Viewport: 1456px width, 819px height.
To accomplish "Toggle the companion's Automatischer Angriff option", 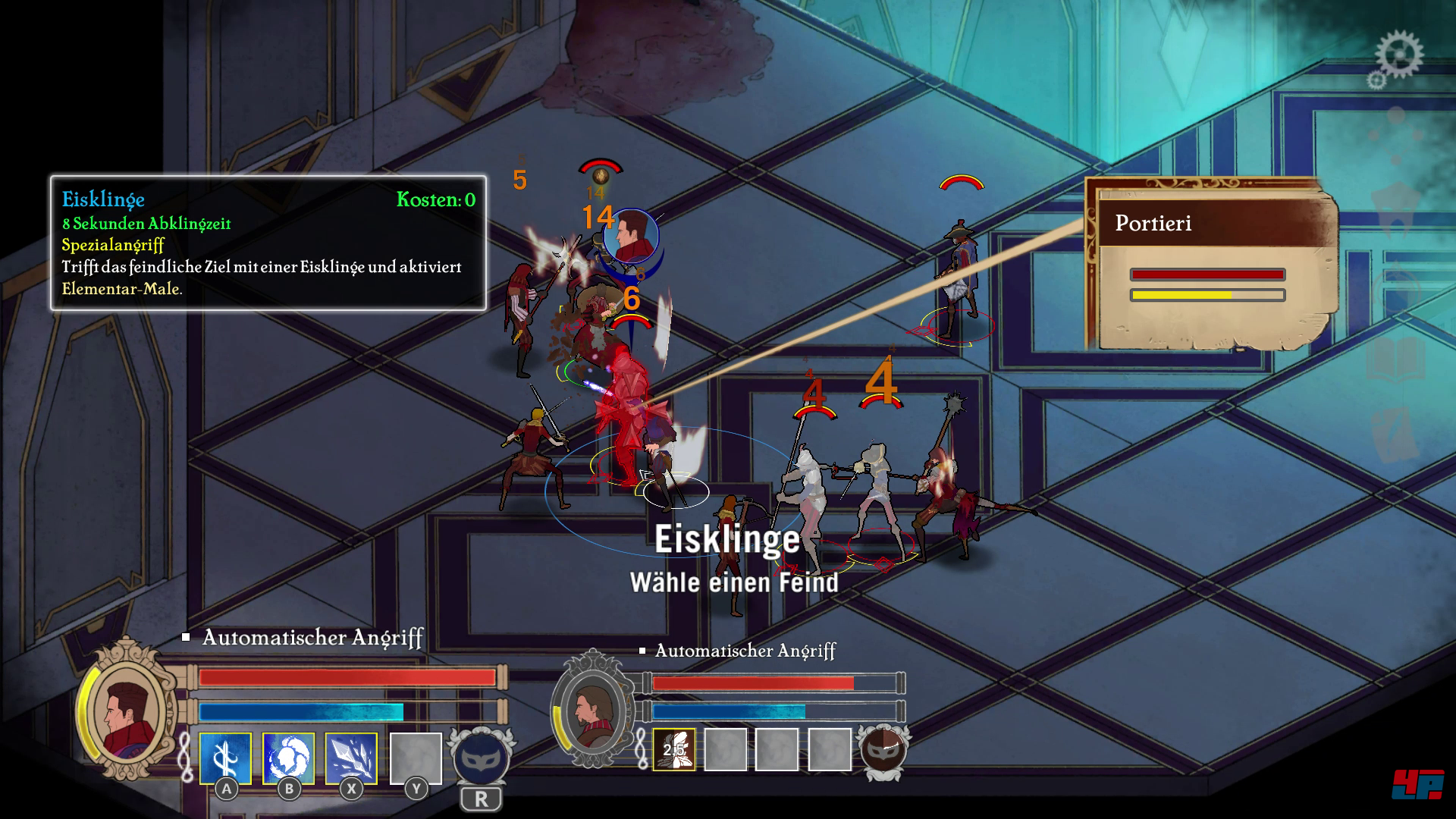I will (x=643, y=651).
